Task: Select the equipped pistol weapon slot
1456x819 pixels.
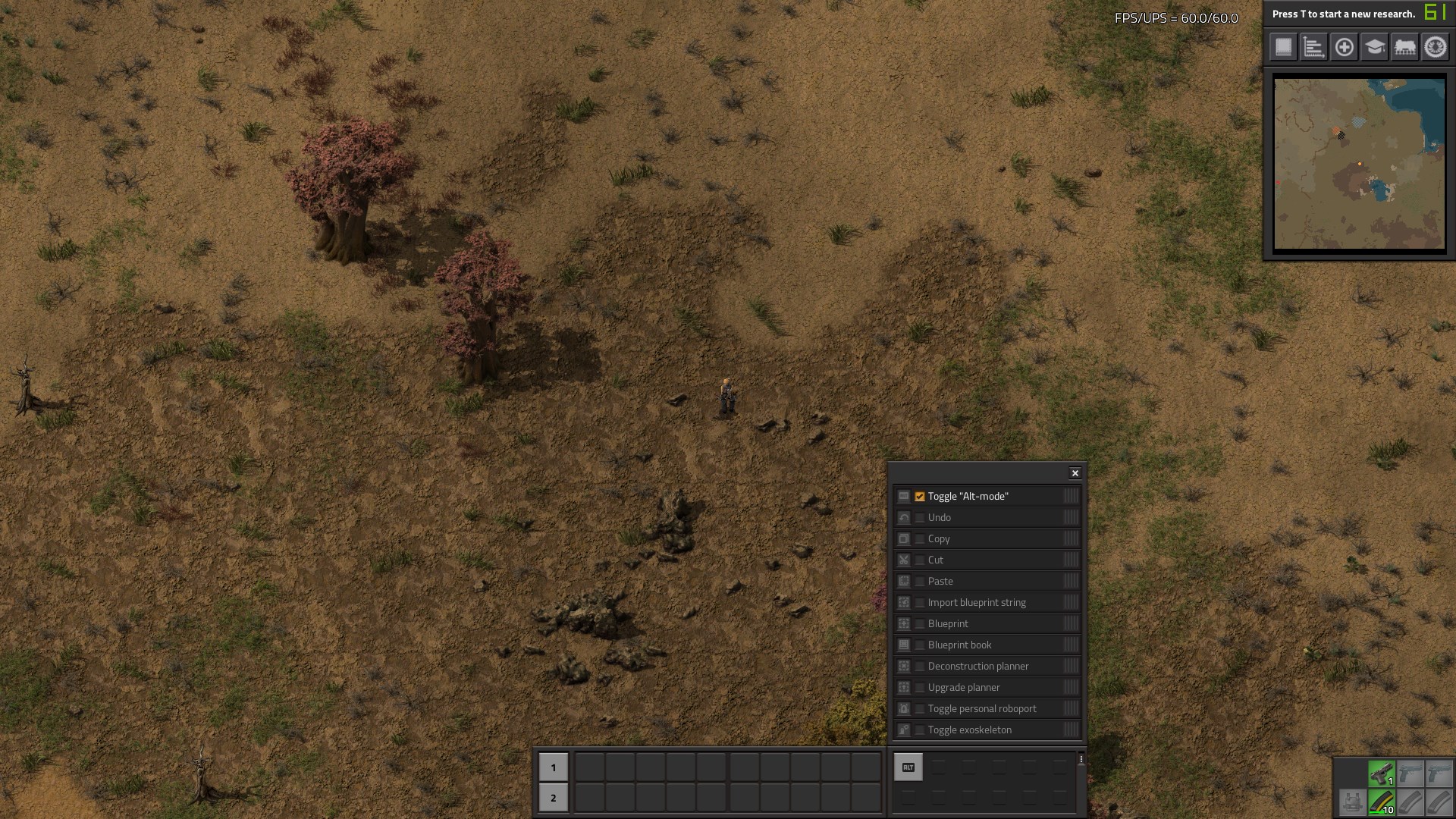Action: (1381, 774)
